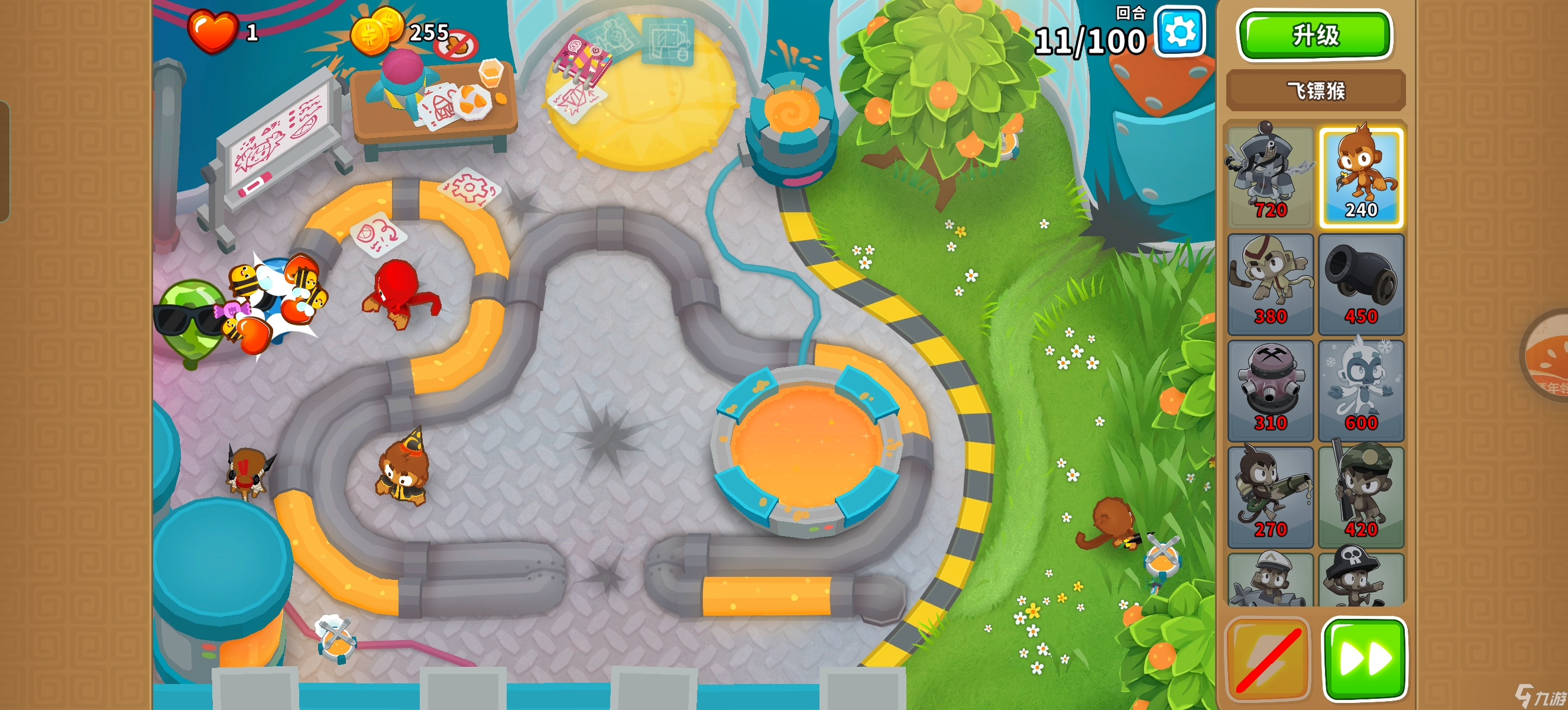Select the Dart Monkey tower costing 240

click(x=1360, y=177)
